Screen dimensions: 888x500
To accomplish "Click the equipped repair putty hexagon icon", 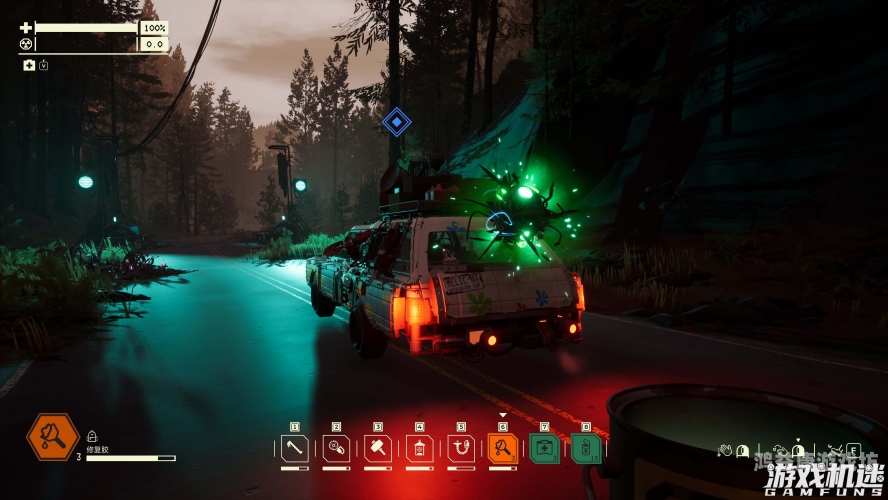I will [x=52, y=437].
